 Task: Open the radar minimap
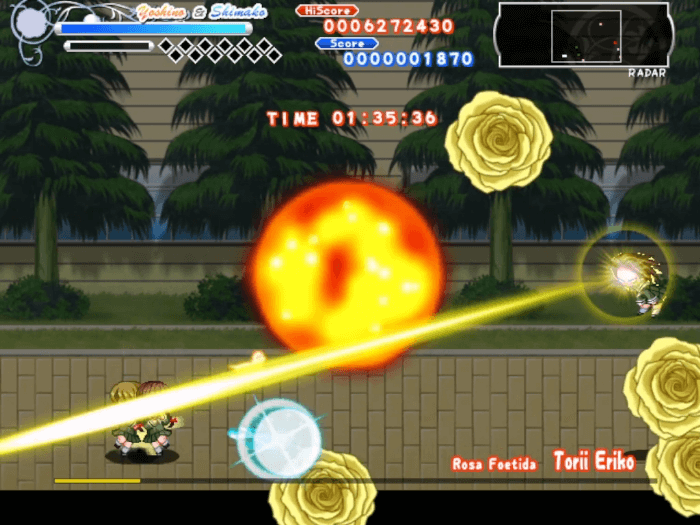coord(583,35)
